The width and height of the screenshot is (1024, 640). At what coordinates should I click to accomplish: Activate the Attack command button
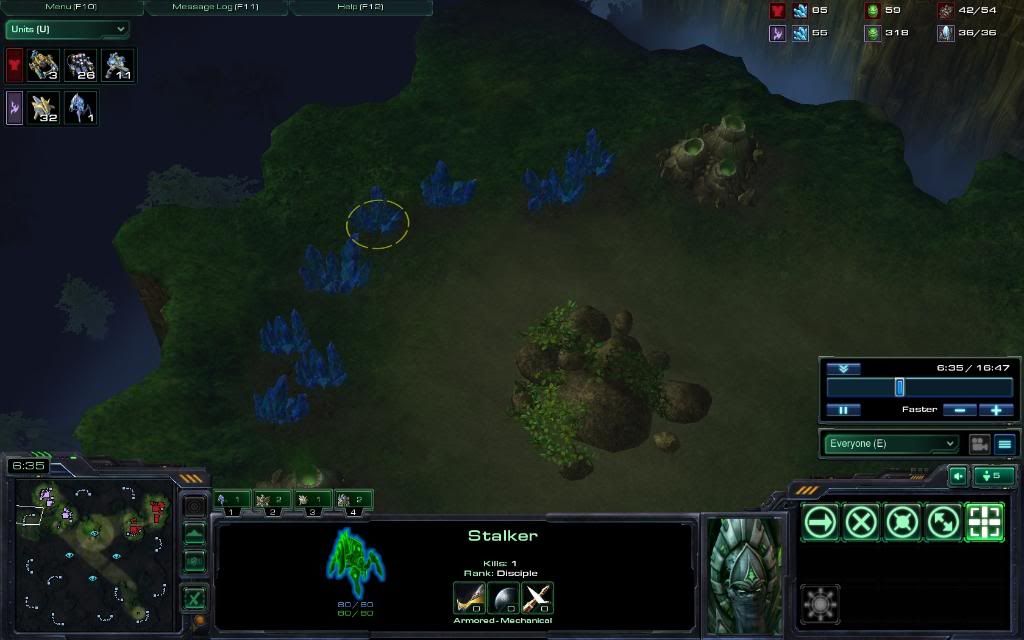click(984, 521)
